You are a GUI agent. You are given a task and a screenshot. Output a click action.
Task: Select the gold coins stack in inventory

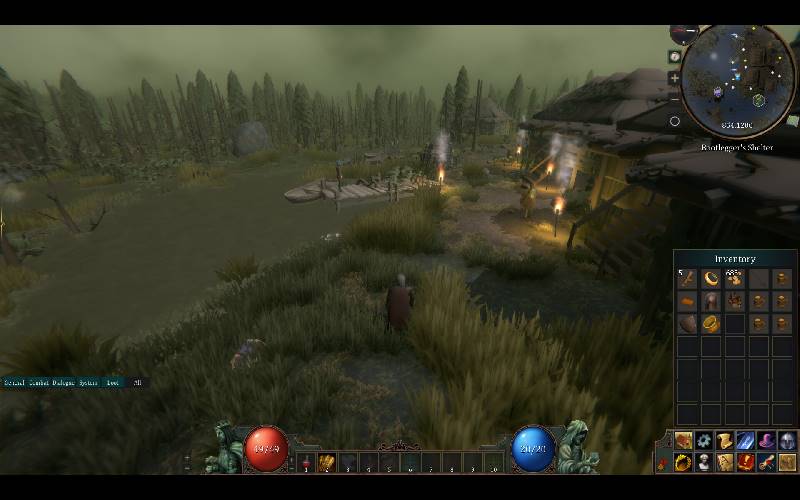735,279
